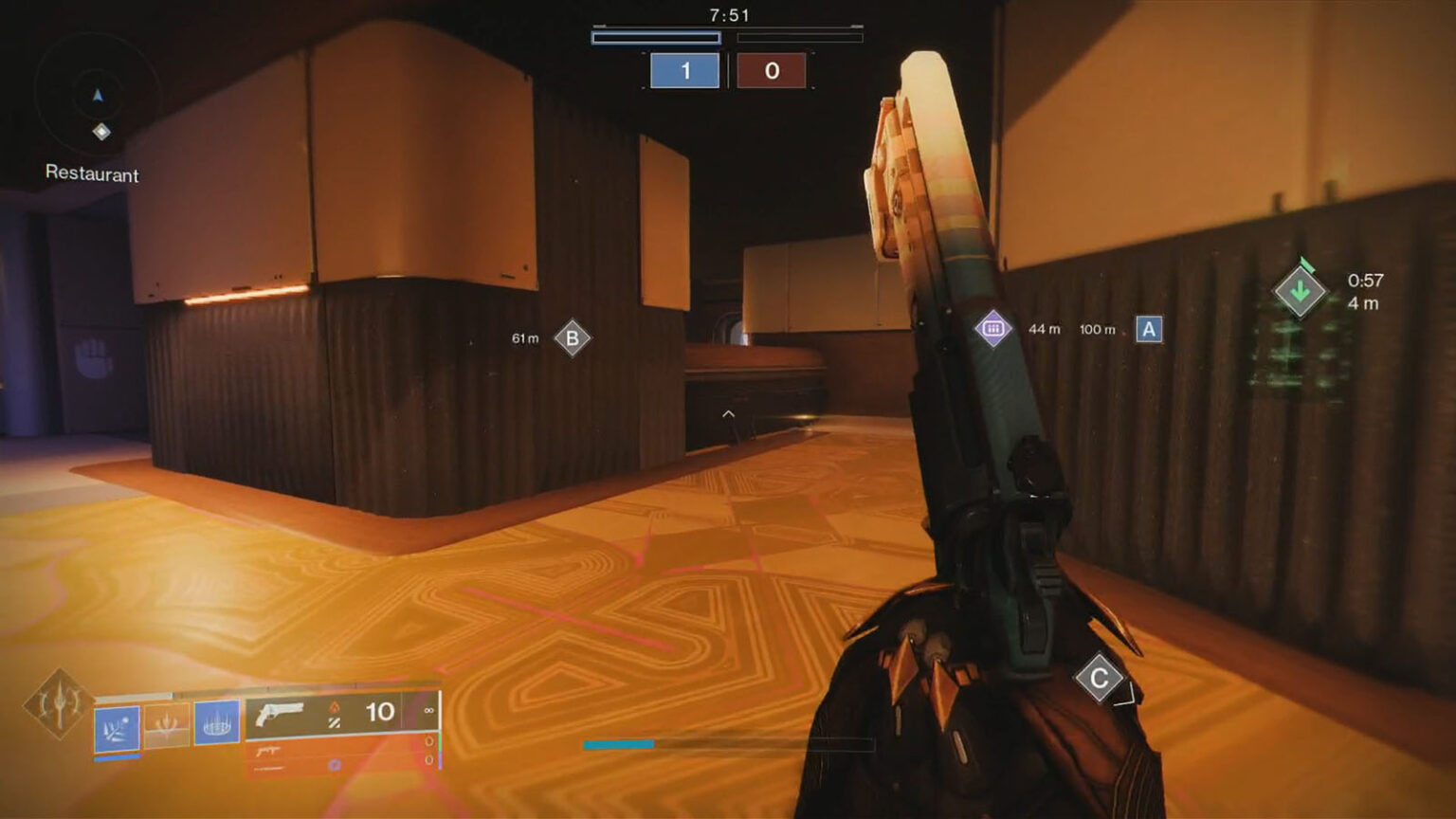Click the purple heavy ammo crate icon

tap(992, 328)
